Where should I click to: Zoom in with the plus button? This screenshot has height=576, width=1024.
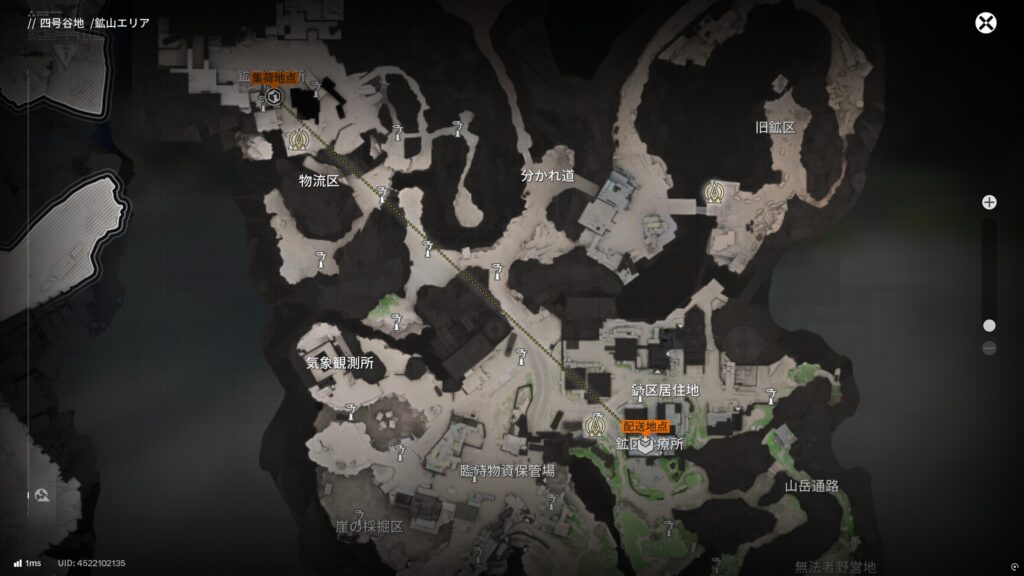(989, 202)
